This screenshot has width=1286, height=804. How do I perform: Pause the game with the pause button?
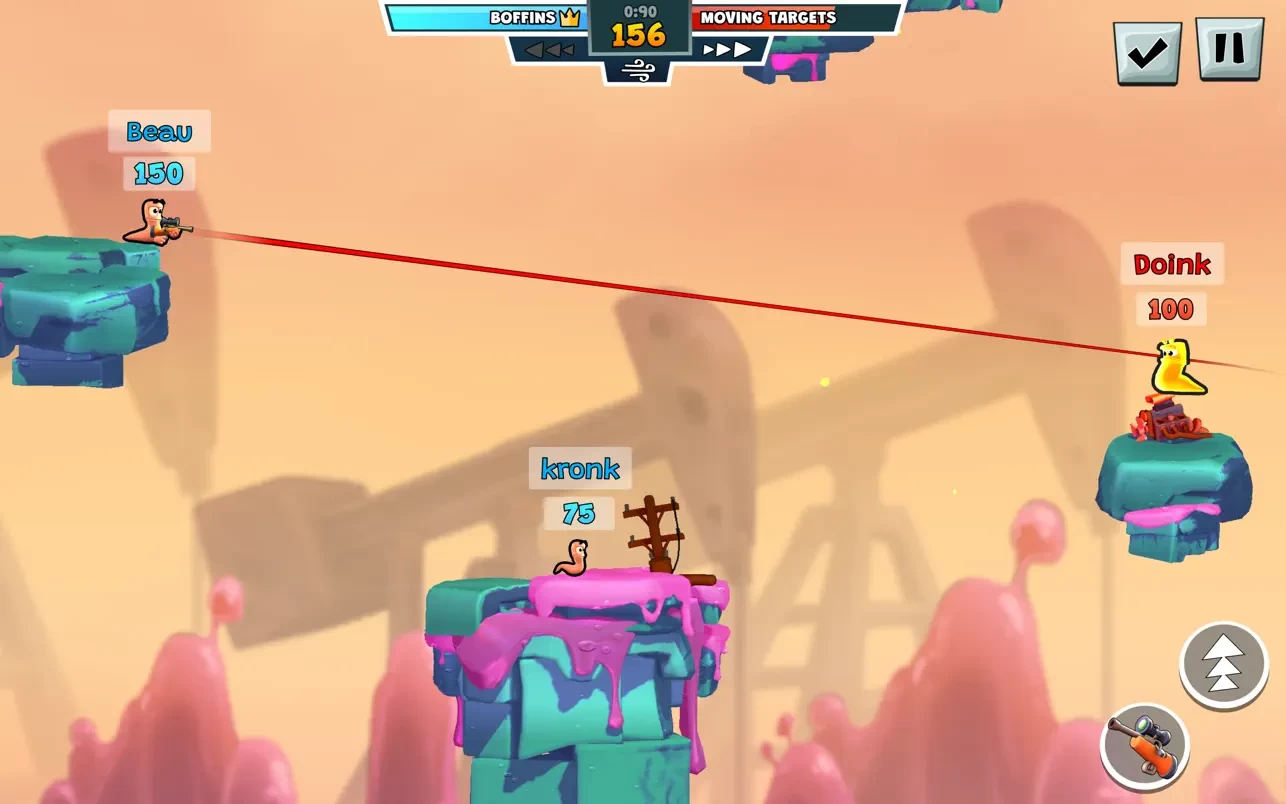pos(1229,49)
